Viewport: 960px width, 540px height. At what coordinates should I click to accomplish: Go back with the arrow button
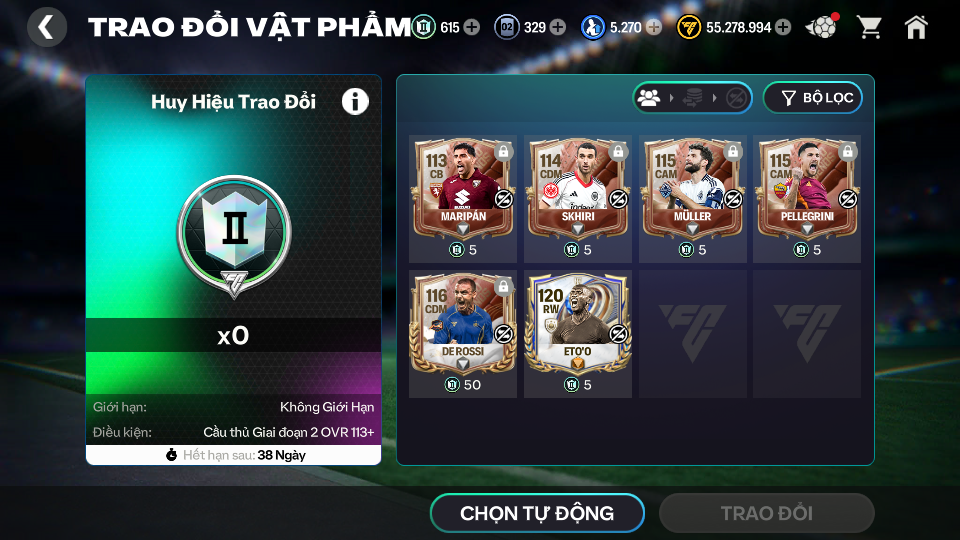point(46,27)
